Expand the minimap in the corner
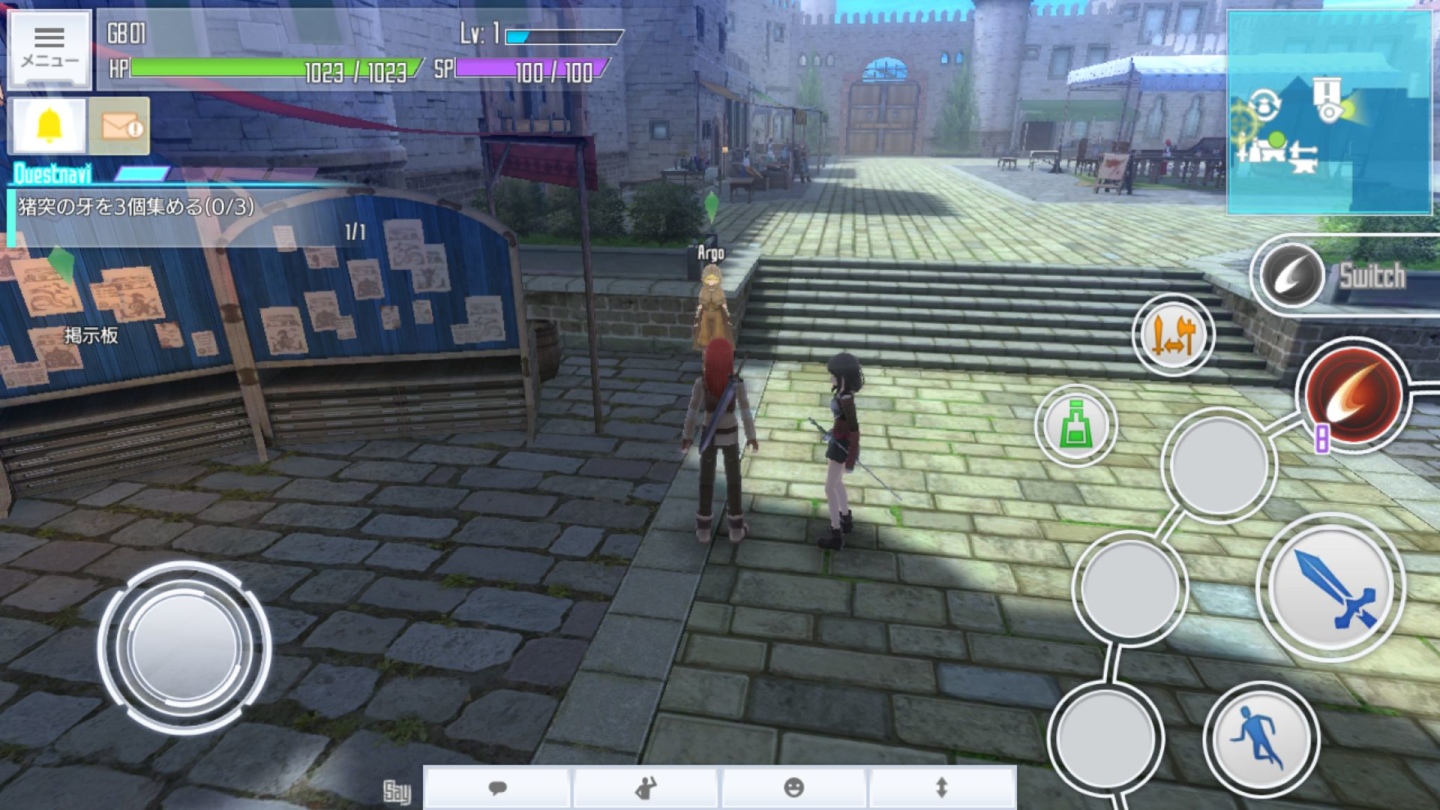Screen dimensions: 1440x810 click(1330, 110)
